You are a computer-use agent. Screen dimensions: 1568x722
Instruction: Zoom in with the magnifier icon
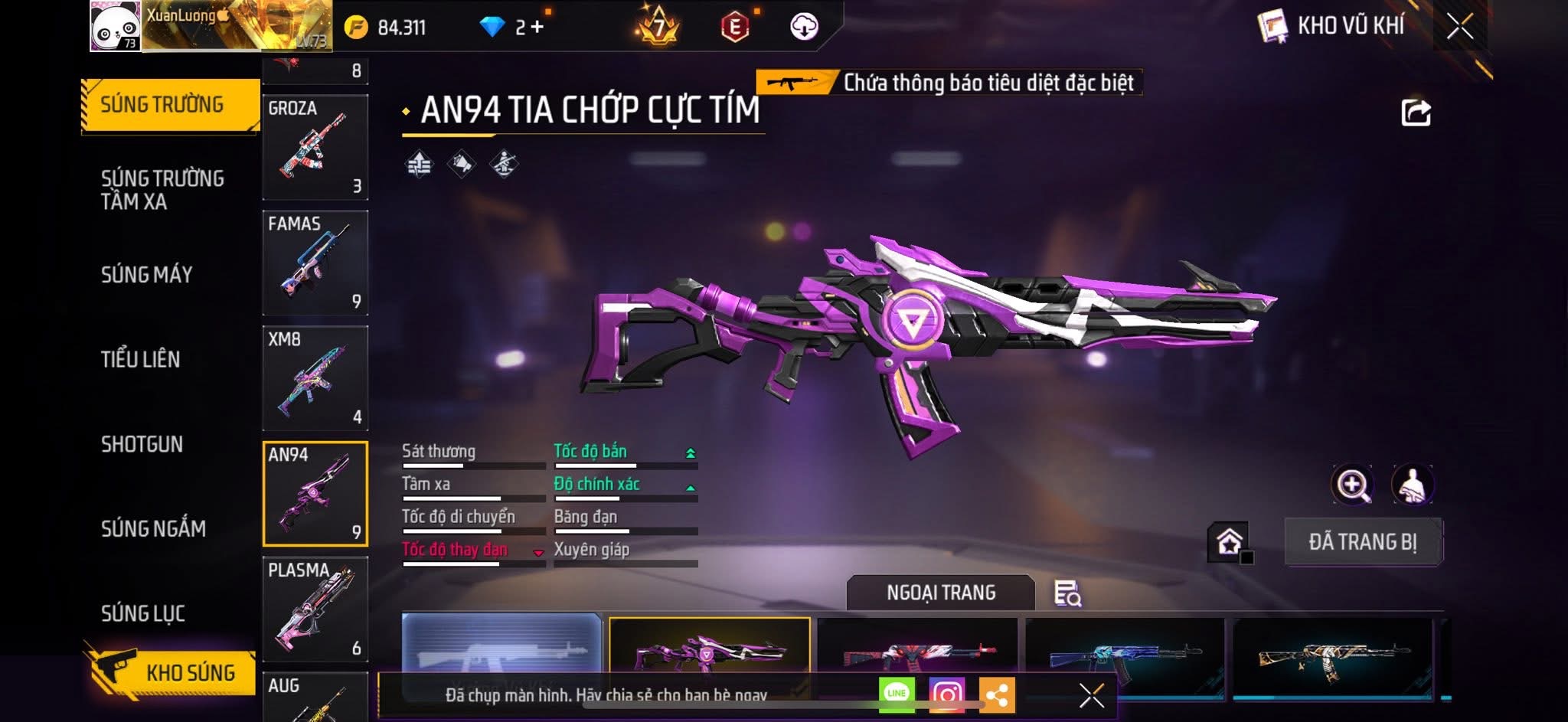[x=1353, y=485]
